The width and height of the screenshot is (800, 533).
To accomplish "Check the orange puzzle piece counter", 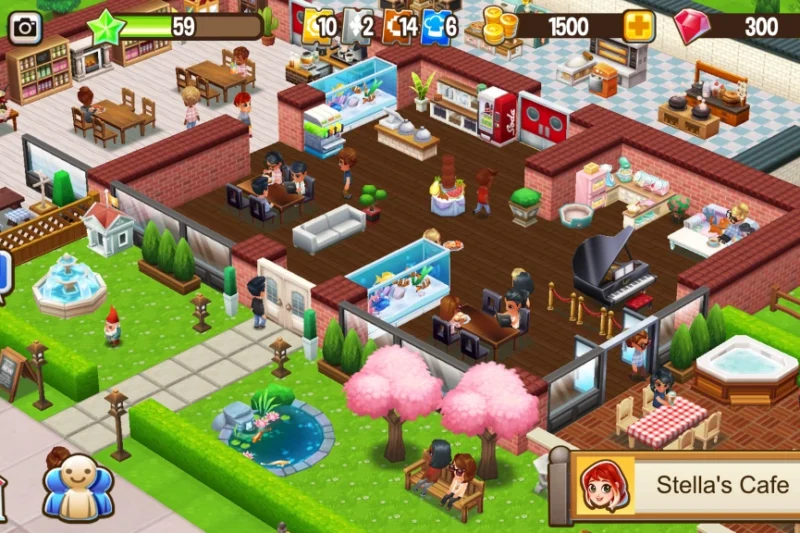I will (x=398, y=26).
